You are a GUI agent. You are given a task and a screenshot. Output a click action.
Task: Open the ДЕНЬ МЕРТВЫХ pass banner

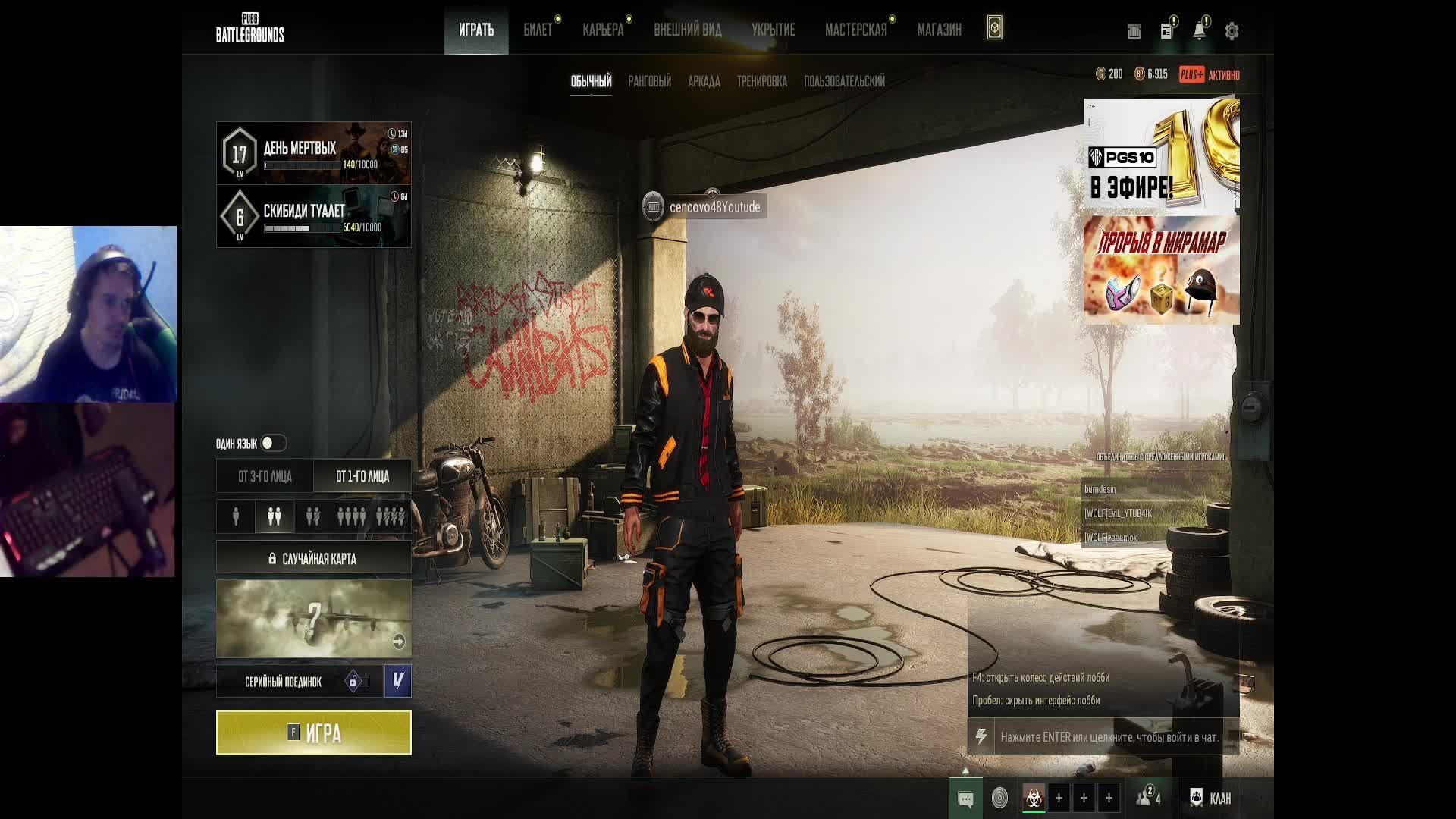(x=313, y=153)
